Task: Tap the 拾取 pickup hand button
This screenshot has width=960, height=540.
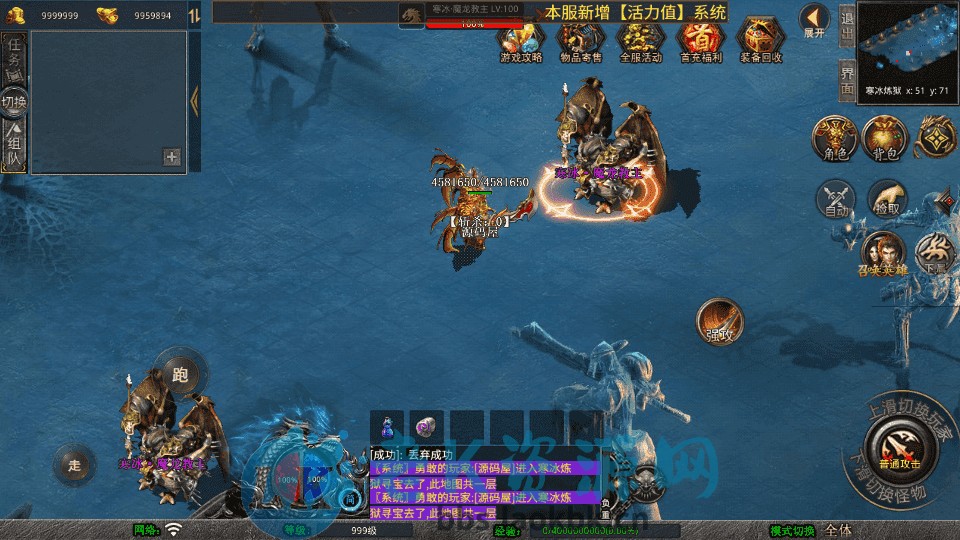Action: coord(885,198)
